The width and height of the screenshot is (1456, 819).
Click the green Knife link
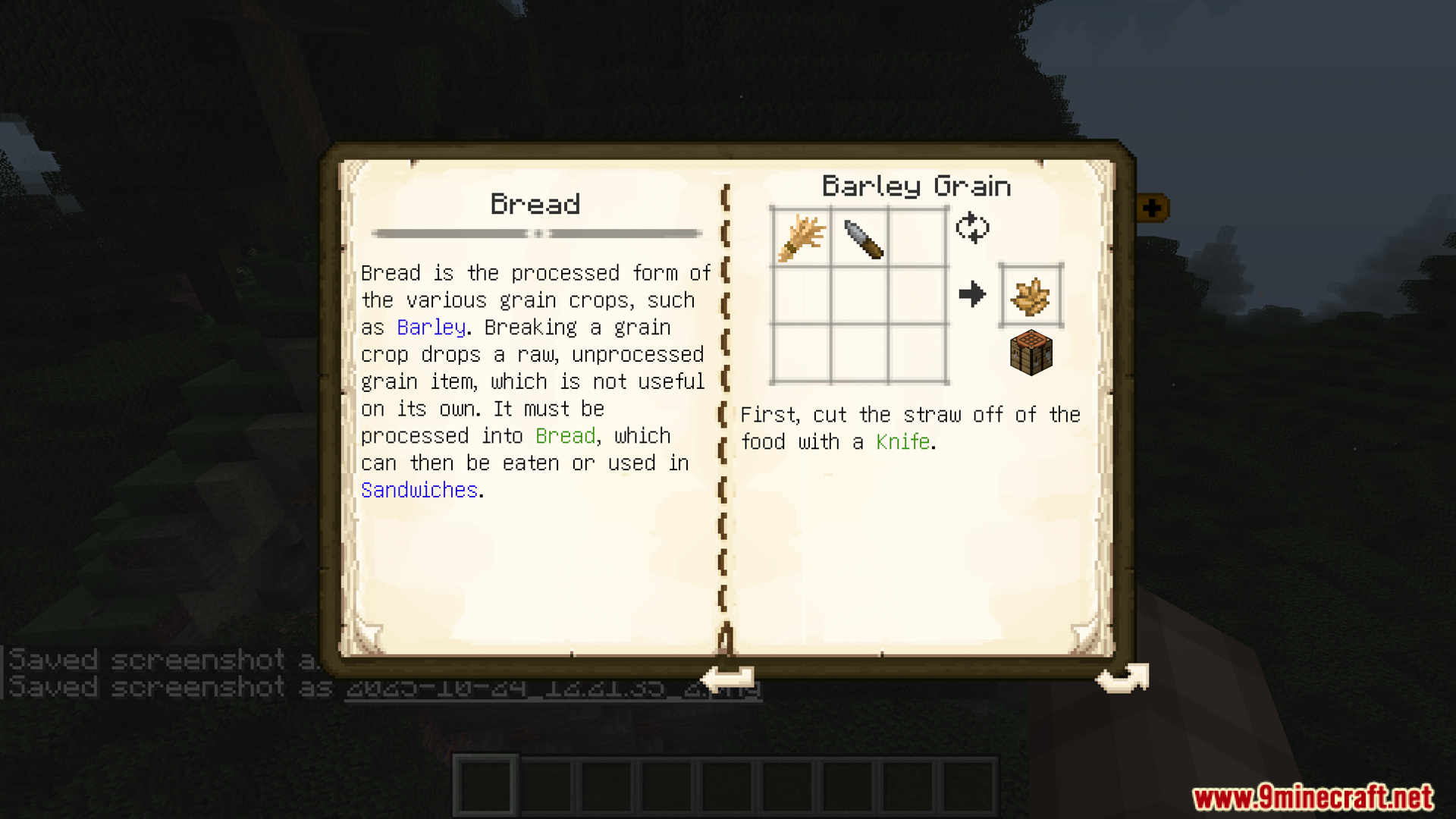tap(902, 442)
